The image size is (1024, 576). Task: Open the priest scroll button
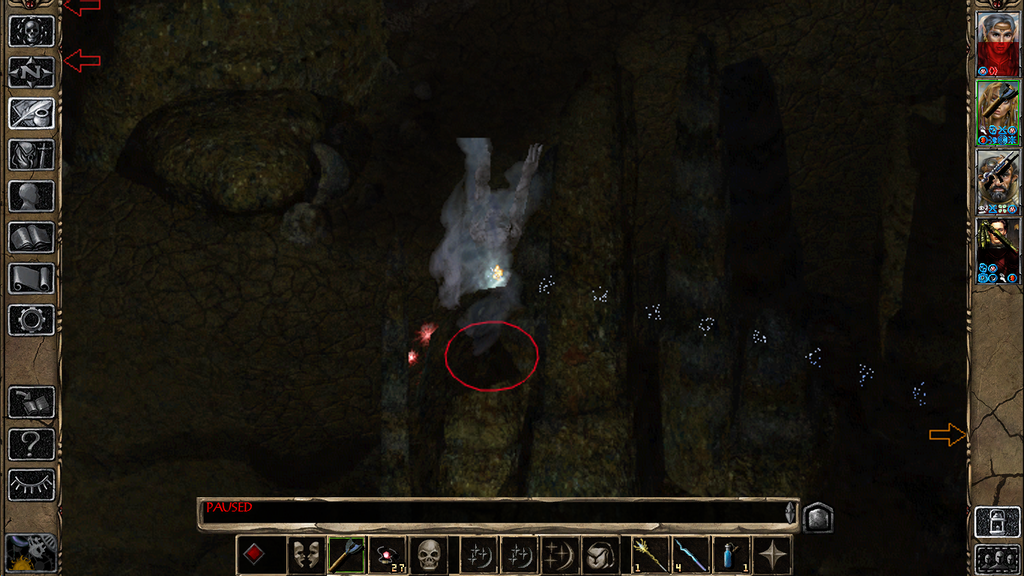pyautogui.click(x=31, y=278)
